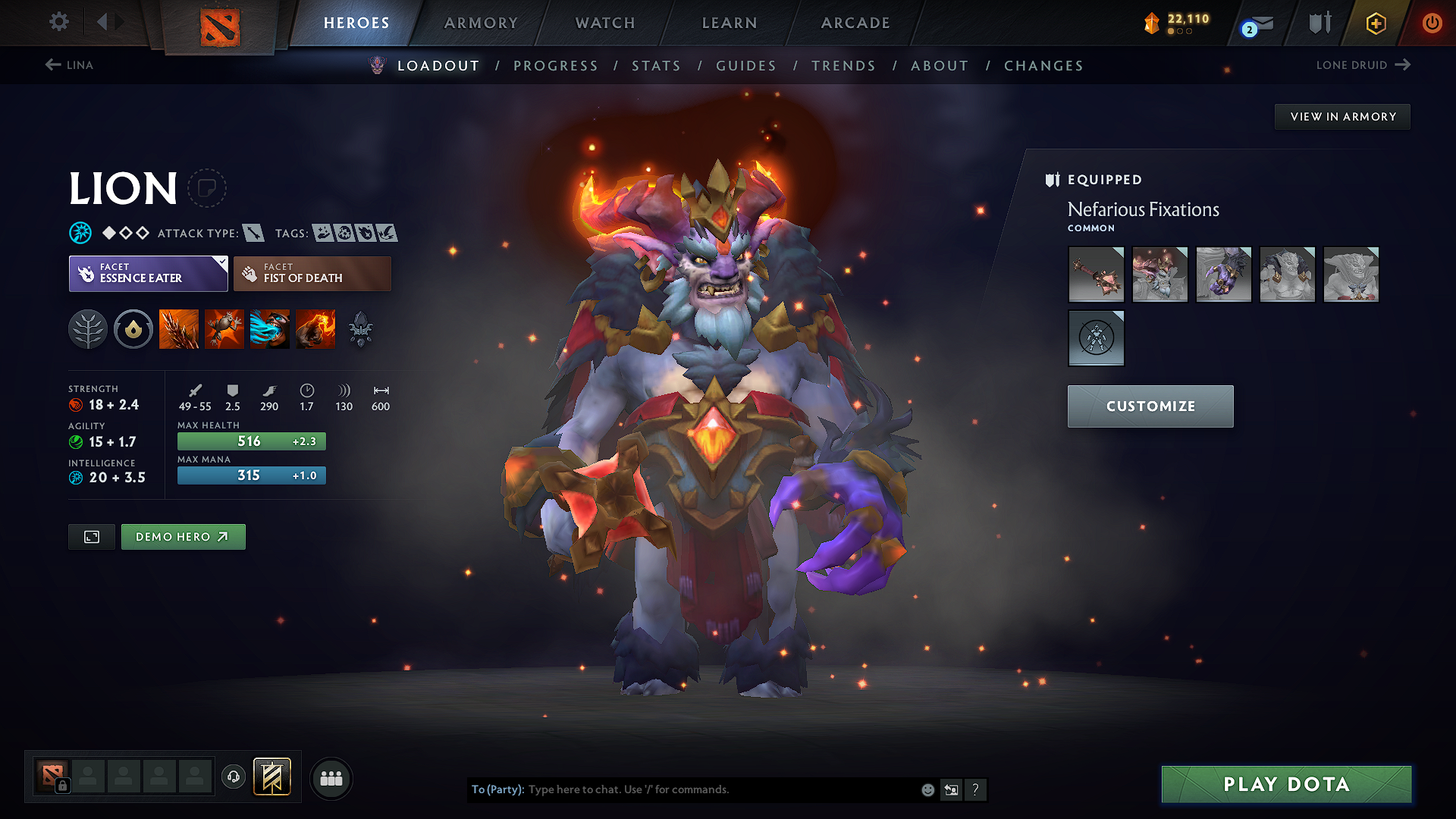This screenshot has width=1456, height=819.
Task: Click the settings gear in the top-left
Action: click(58, 22)
